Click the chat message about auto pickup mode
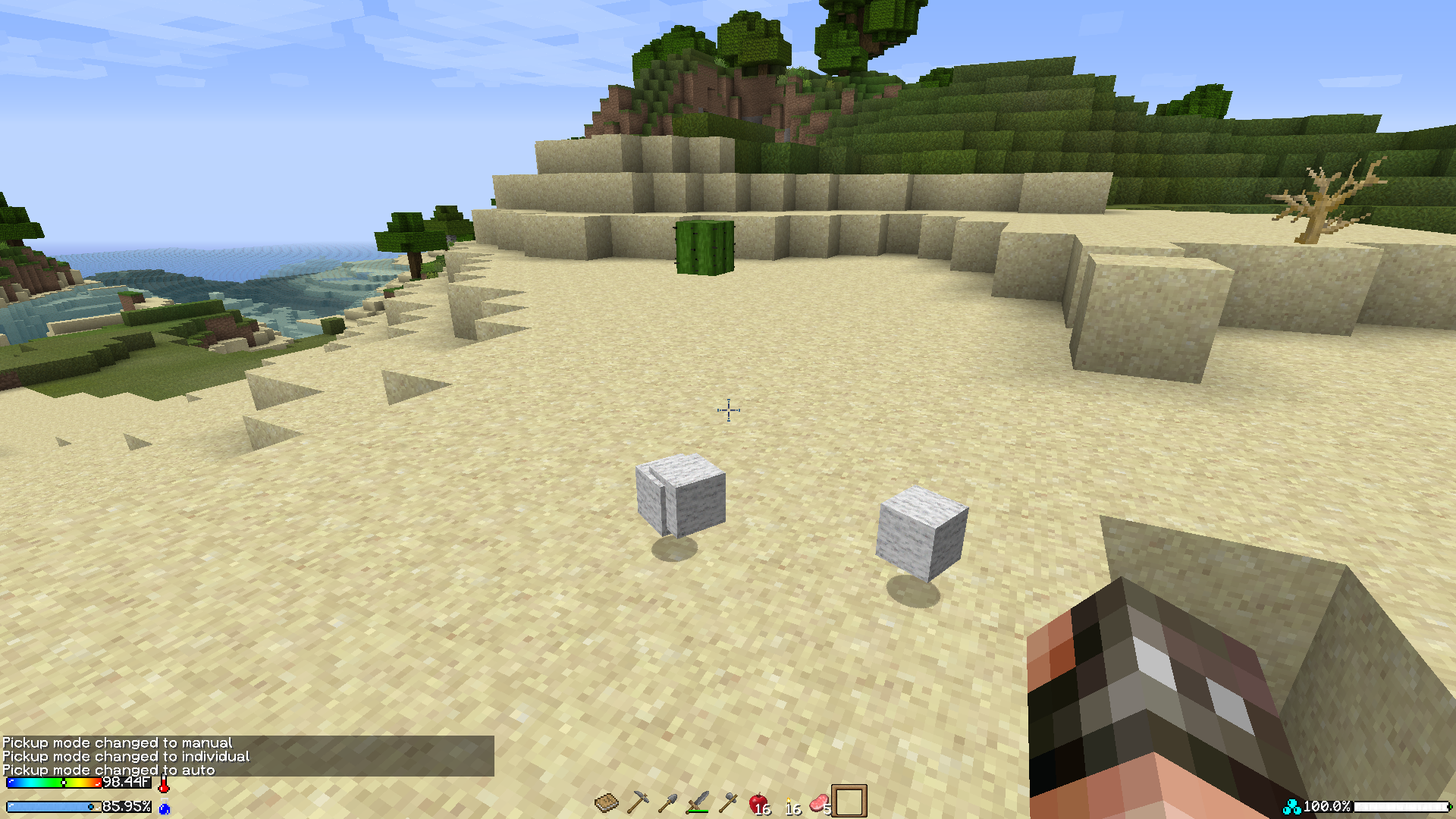This screenshot has height=819, width=1456. (x=108, y=770)
